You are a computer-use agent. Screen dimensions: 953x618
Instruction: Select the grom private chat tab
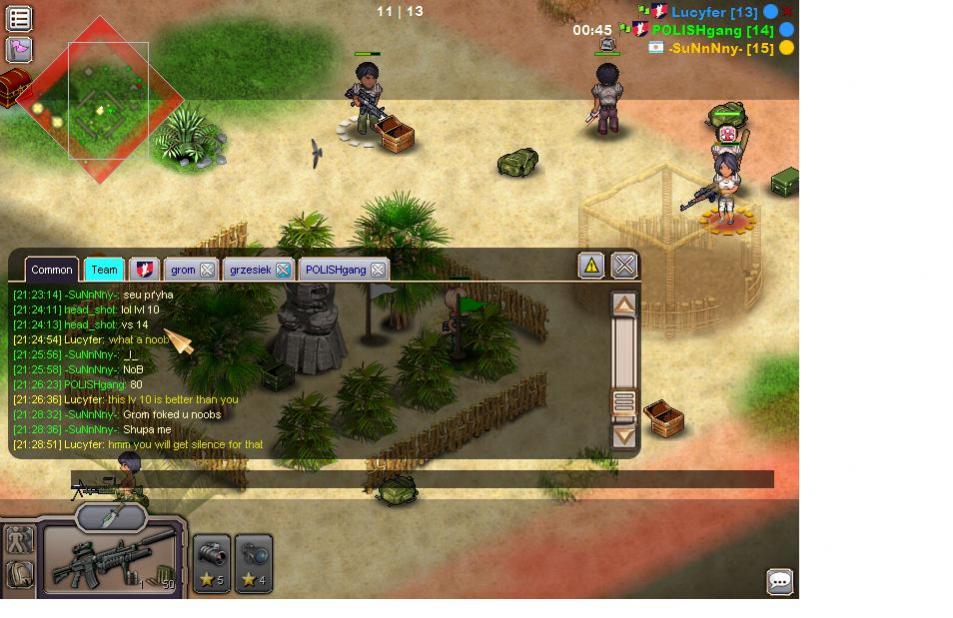[183, 270]
